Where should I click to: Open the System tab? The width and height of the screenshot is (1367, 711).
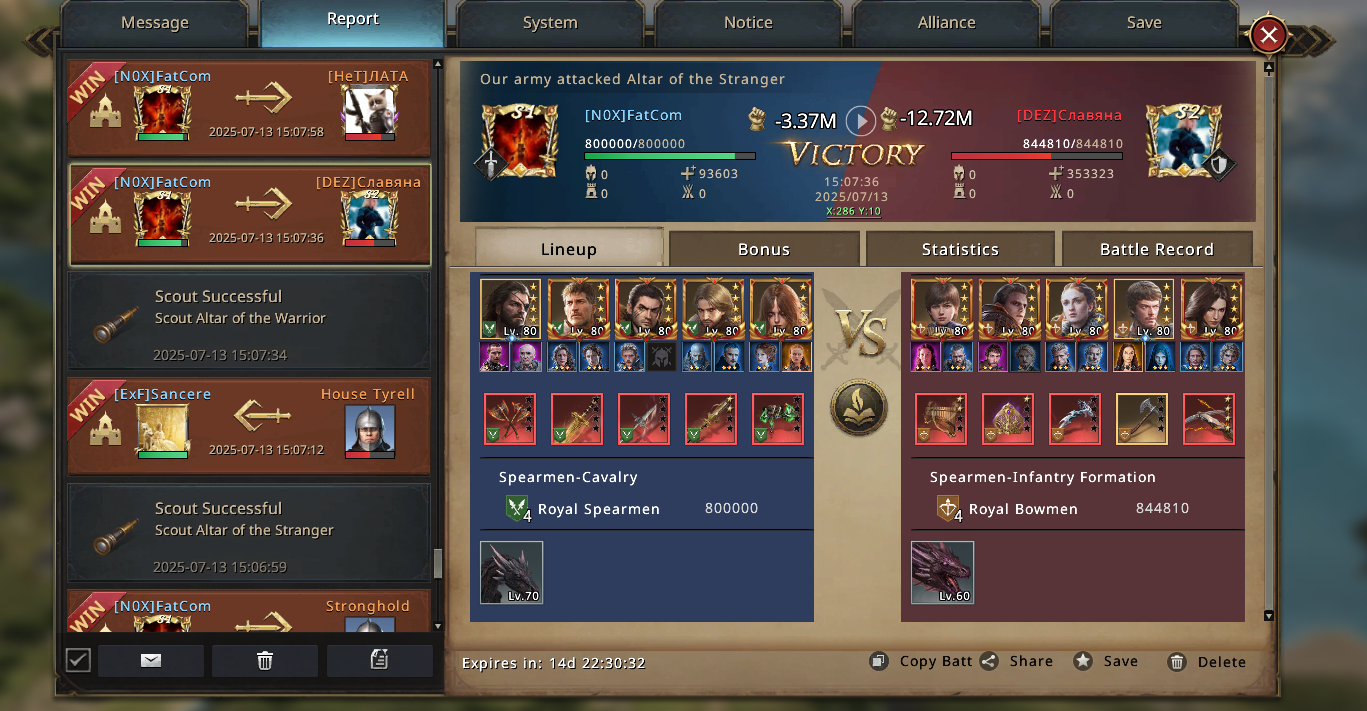tap(549, 23)
